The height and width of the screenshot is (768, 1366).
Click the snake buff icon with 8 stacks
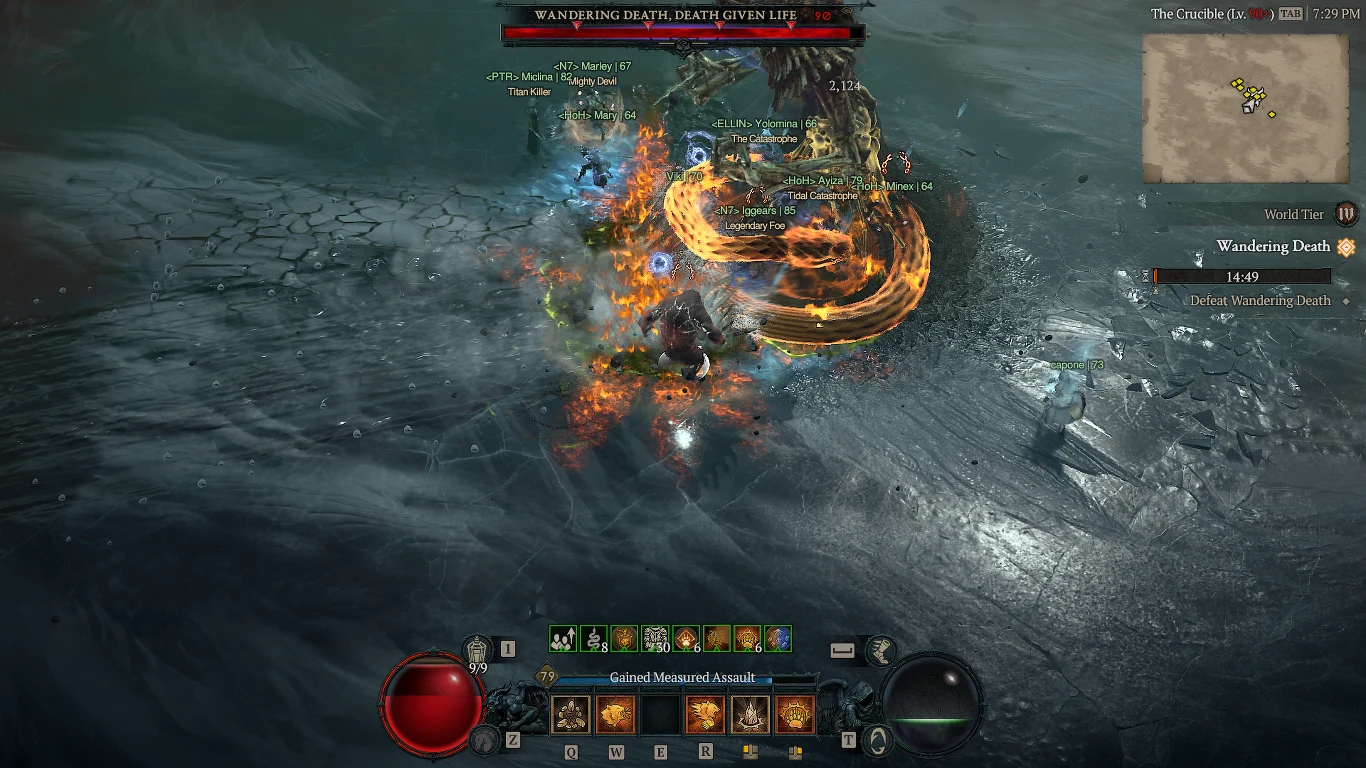coord(592,640)
